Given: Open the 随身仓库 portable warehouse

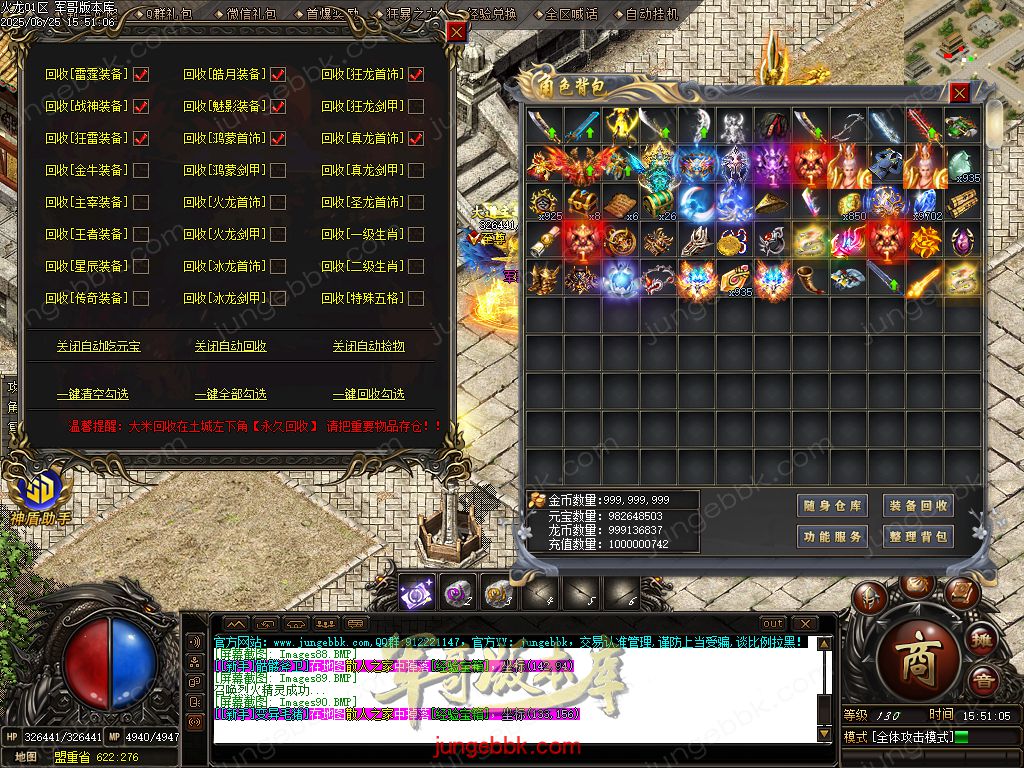Looking at the screenshot, I should [832, 506].
